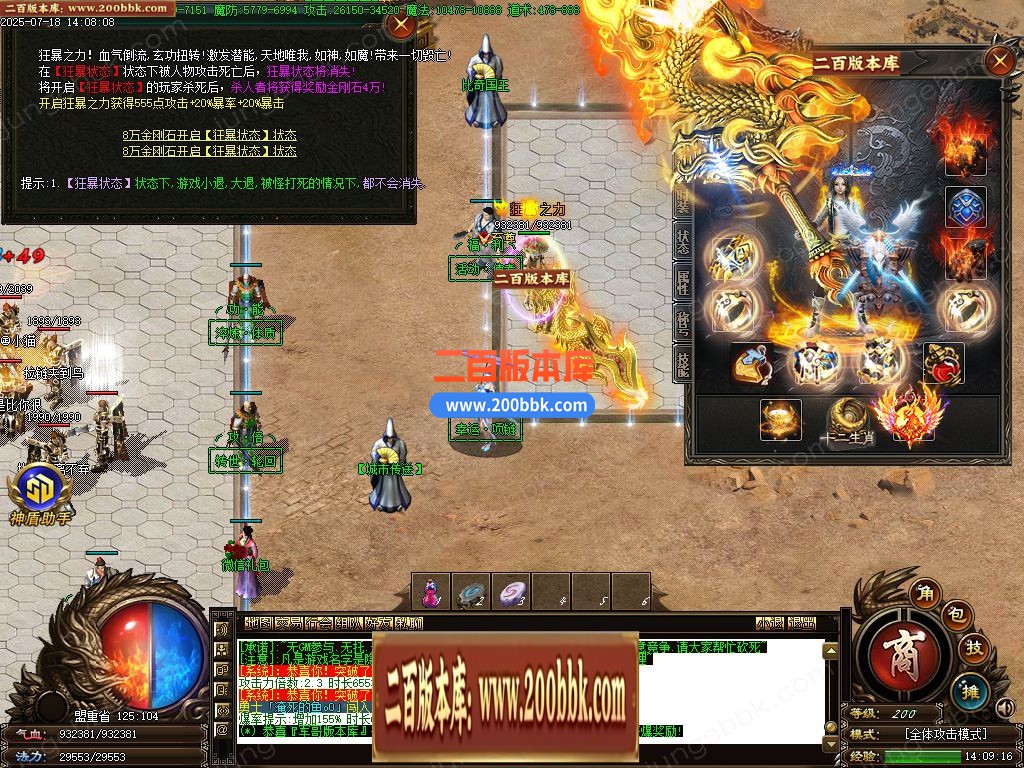1024x768 pixels.
Task: Select the blue shield medal equipment slot
Action: pos(966,207)
